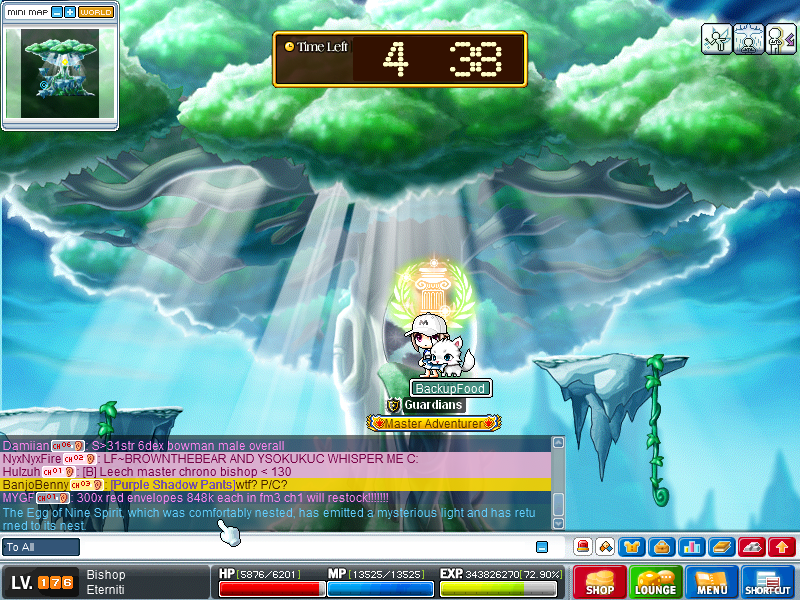Open the Cash SHOP button
The height and width of the screenshot is (600, 800).
coord(600,582)
